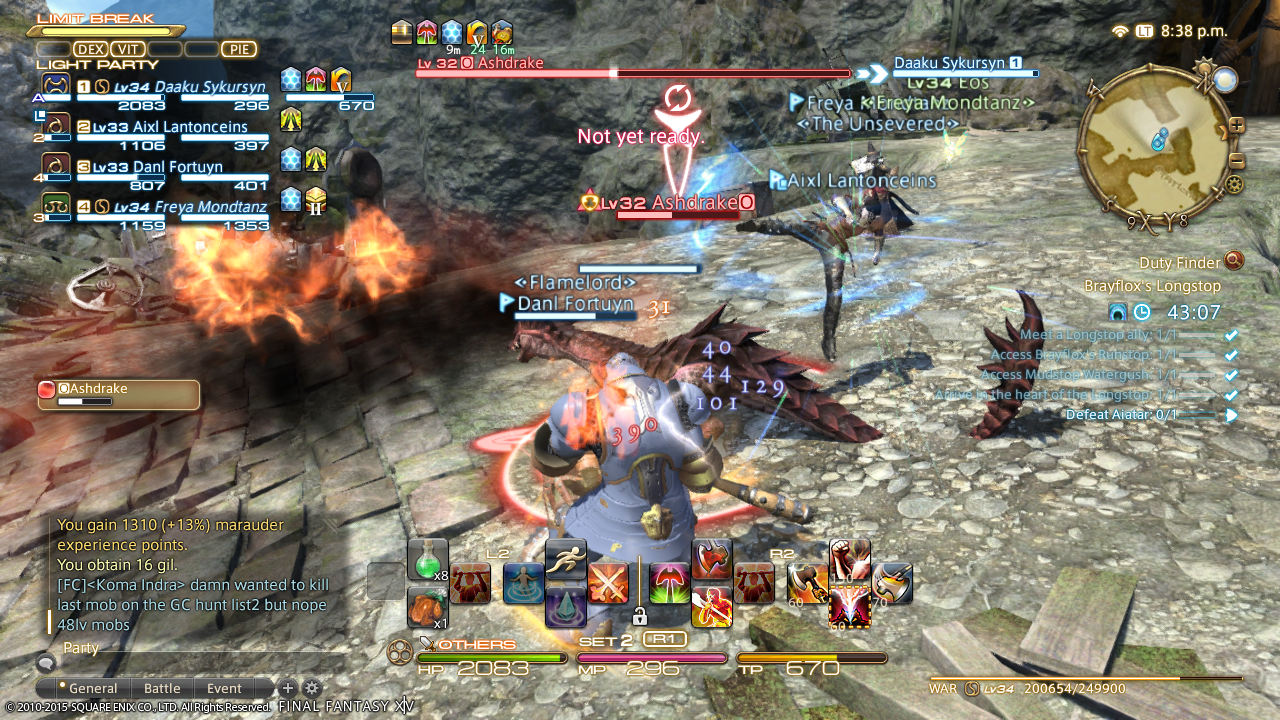
Task: Select Ashdrake in the enemy list
Action: pos(118,394)
